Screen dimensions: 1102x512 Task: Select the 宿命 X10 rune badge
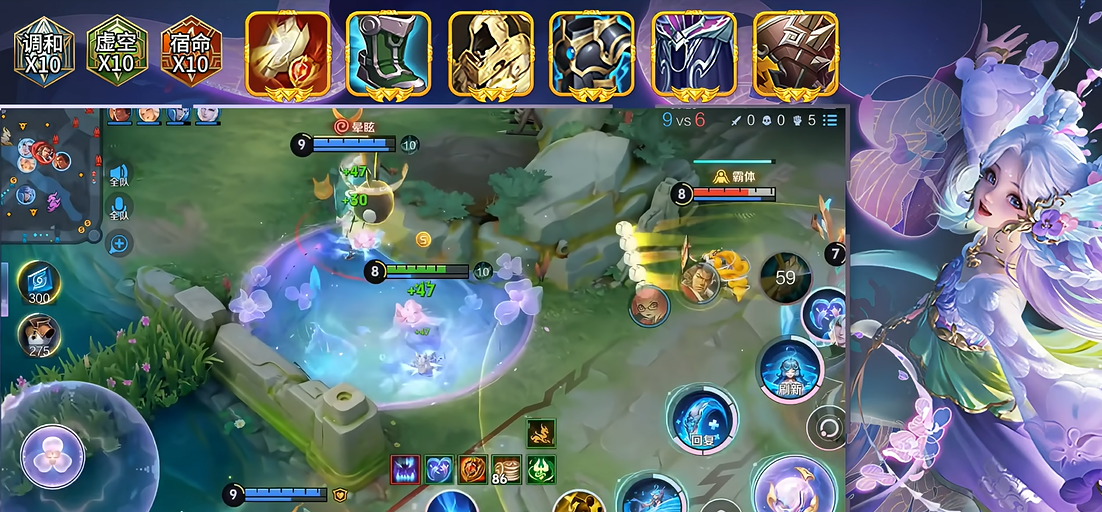pyautogui.click(x=190, y=50)
